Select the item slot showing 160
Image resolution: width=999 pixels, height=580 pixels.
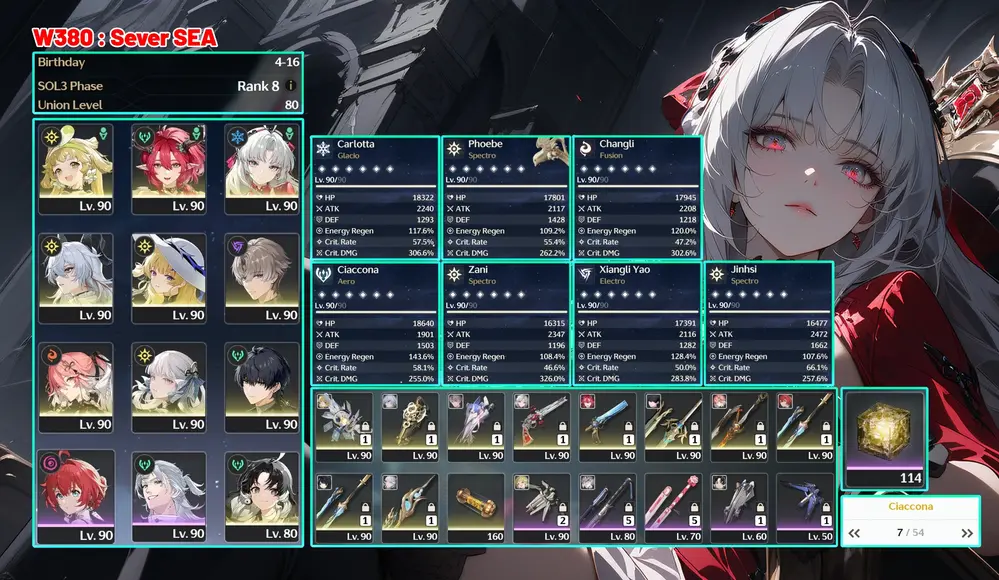[477, 508]
